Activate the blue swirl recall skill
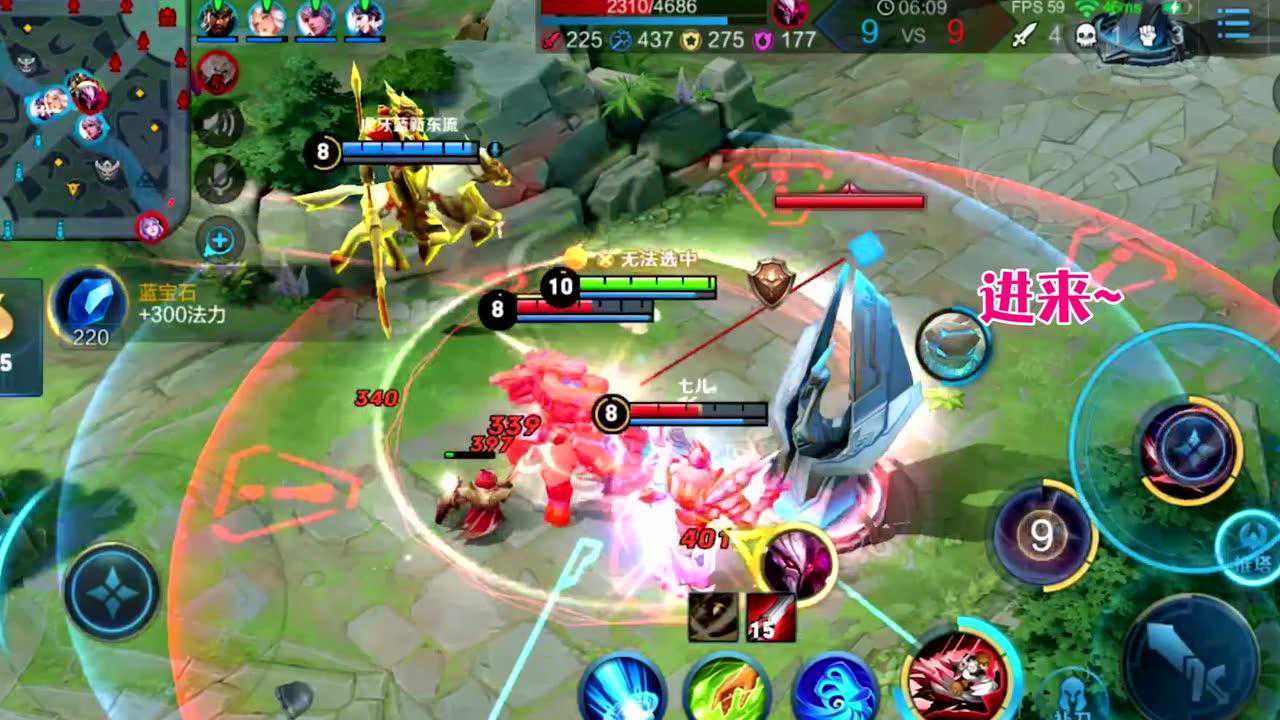Image resolution: width=1280 pixels, height=720 pixels. click(x=835, y=690)
